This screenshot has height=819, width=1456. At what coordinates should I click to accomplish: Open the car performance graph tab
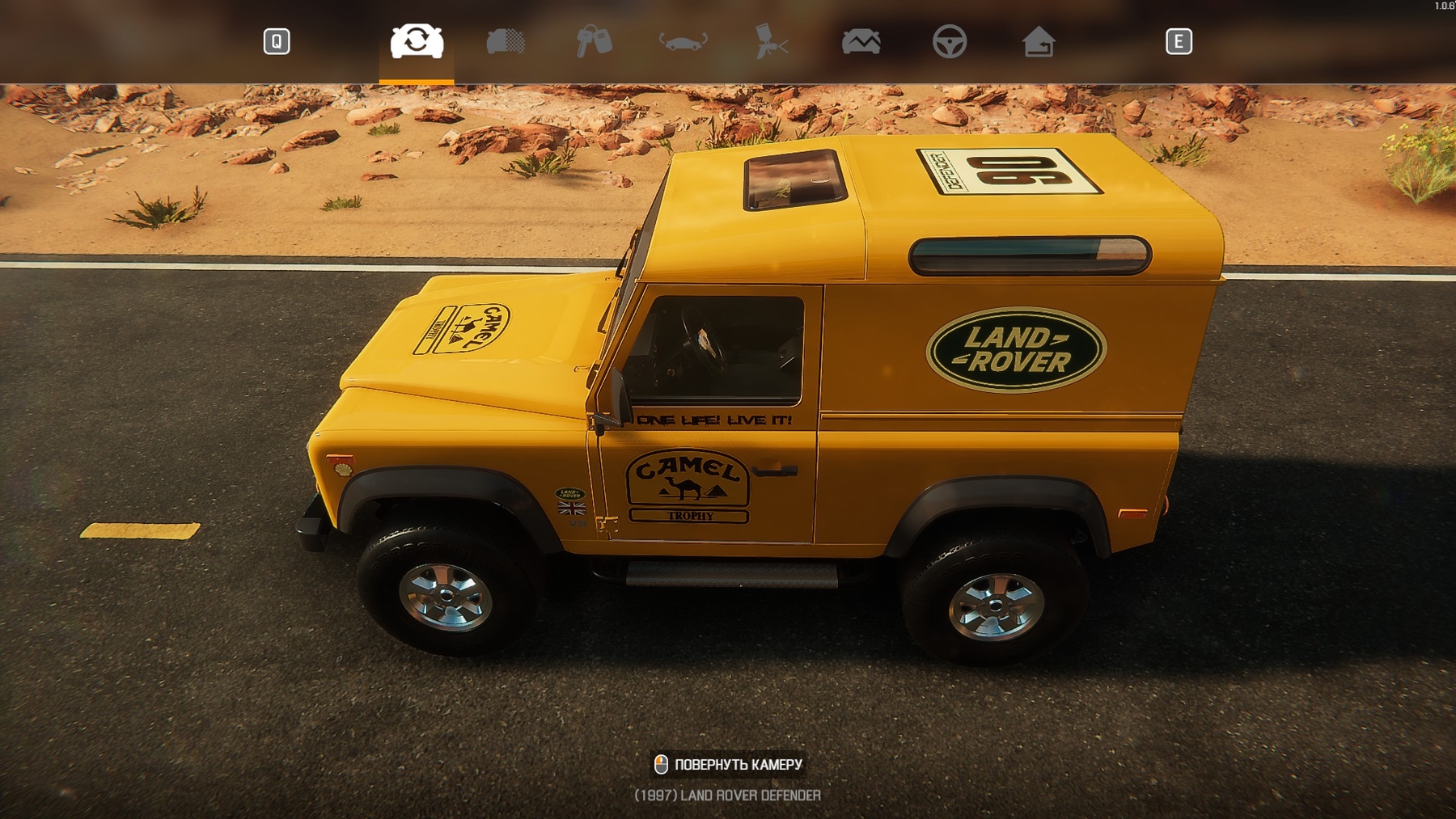pyautogui.click(x=861, y=41)
